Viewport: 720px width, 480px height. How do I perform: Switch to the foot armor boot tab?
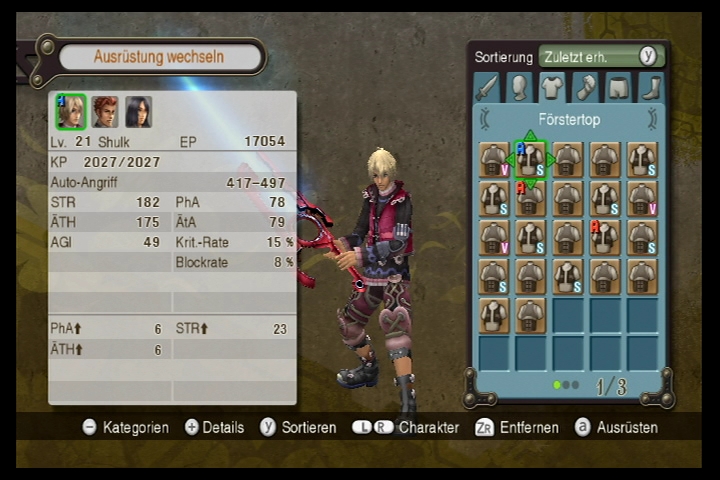point(651,88)
